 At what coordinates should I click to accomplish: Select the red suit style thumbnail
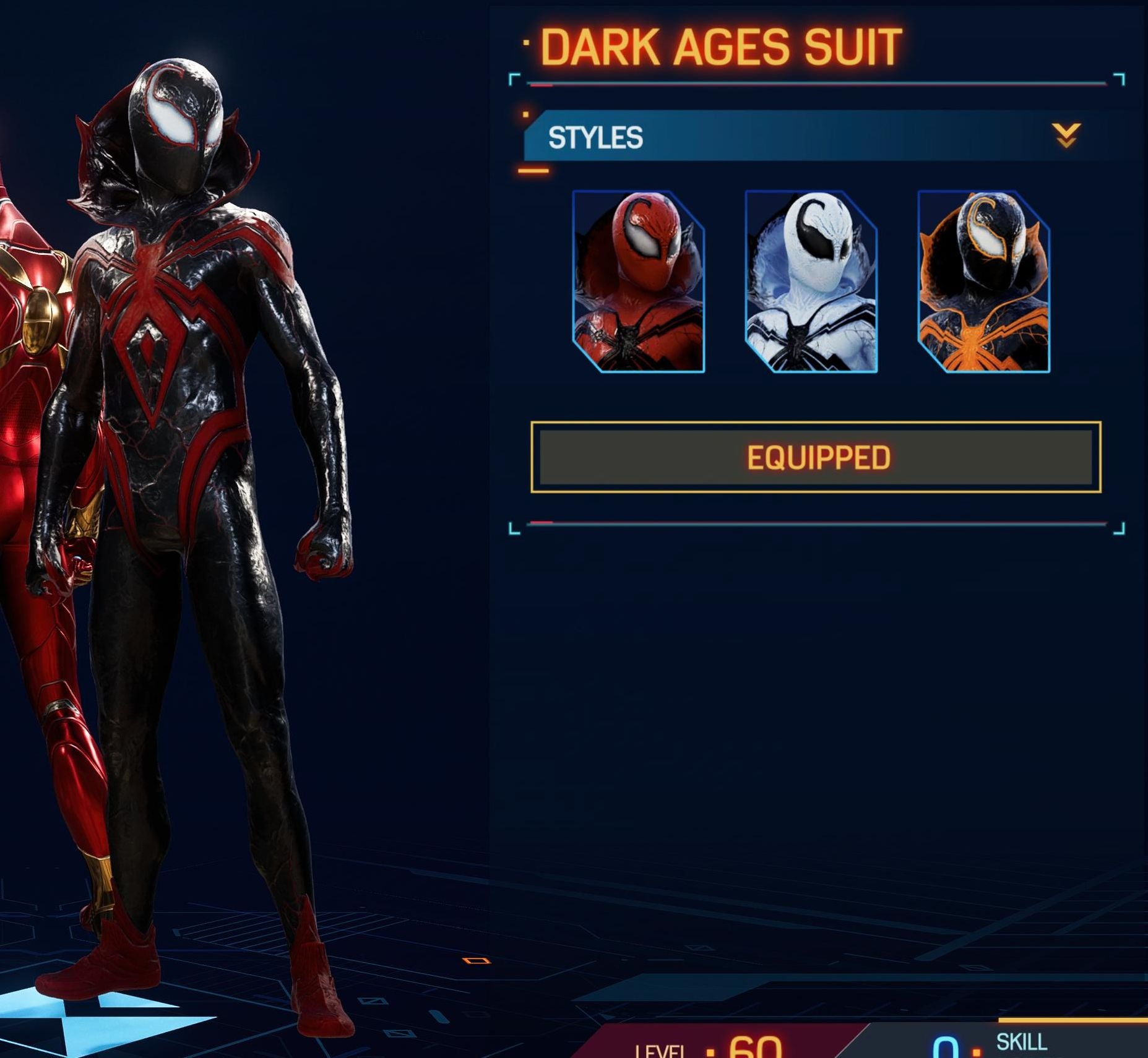tap(638, 282)
